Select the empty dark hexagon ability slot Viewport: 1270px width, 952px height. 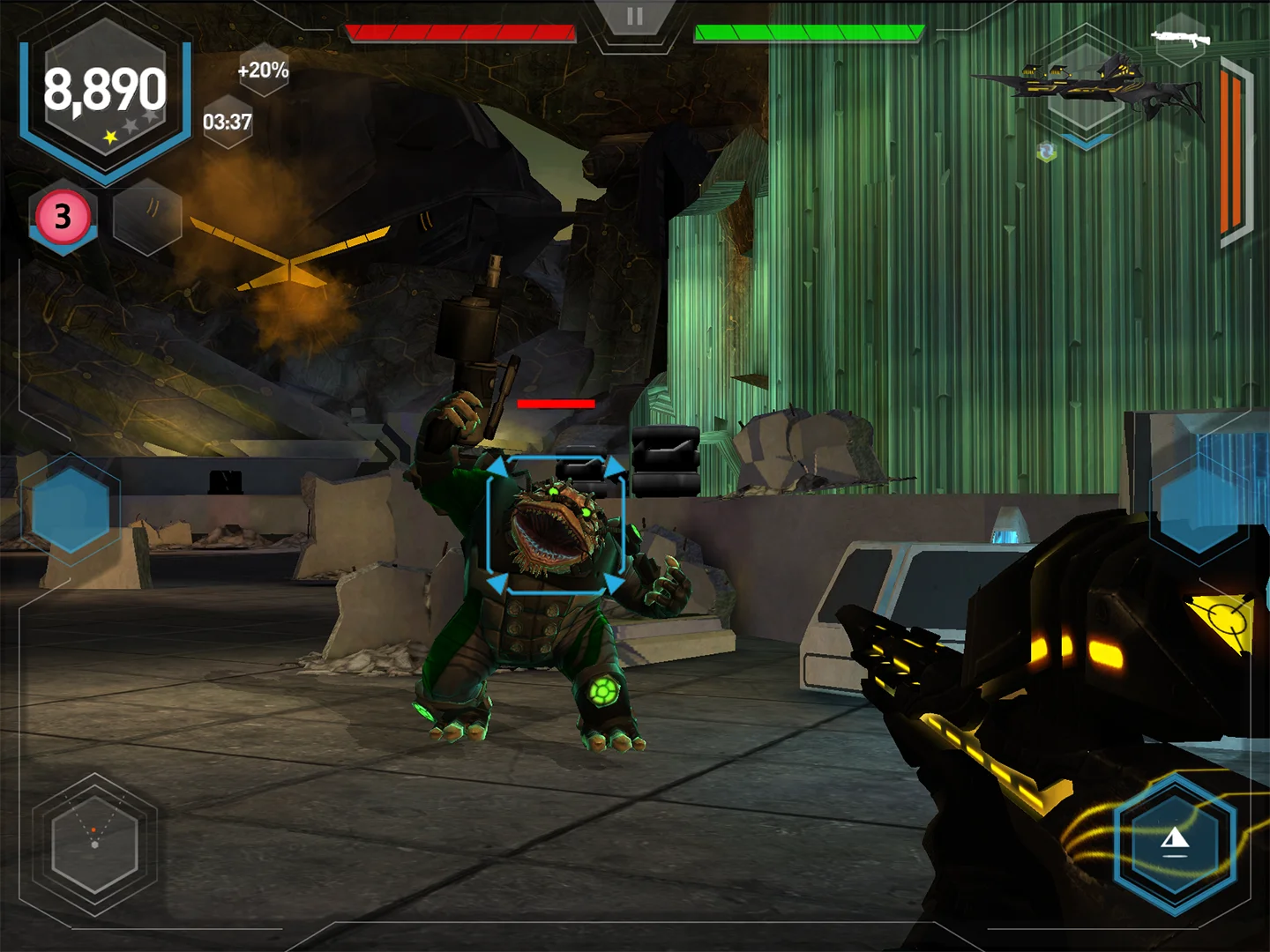147,217
